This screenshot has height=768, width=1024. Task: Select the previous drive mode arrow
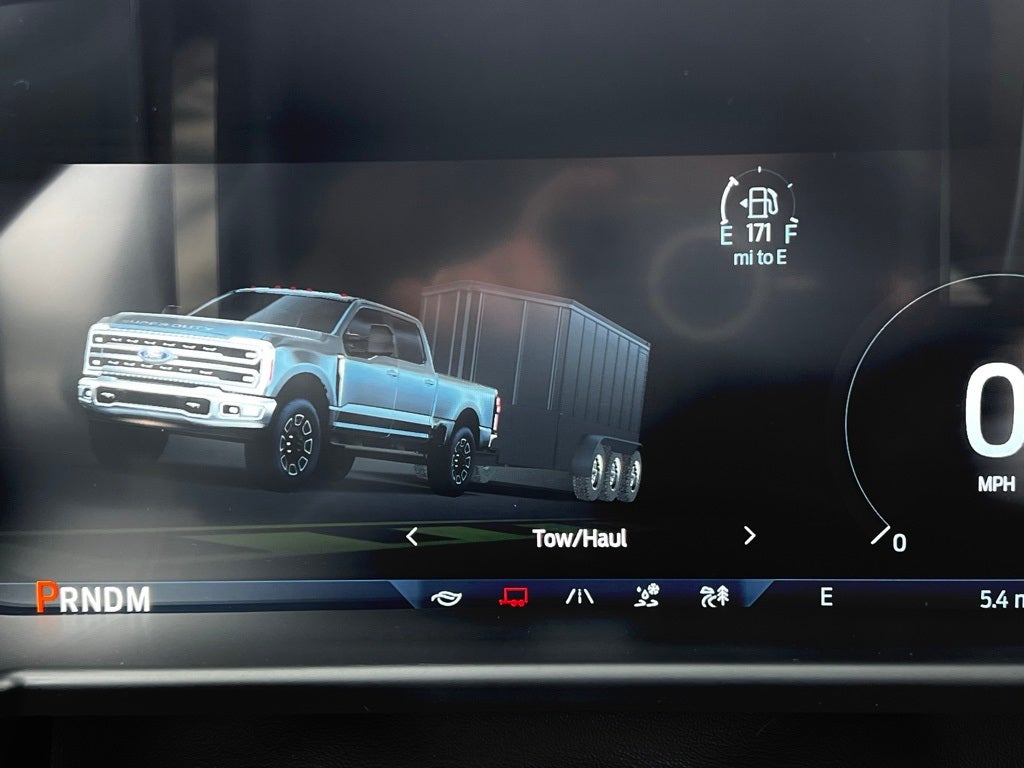coord(412,537)
